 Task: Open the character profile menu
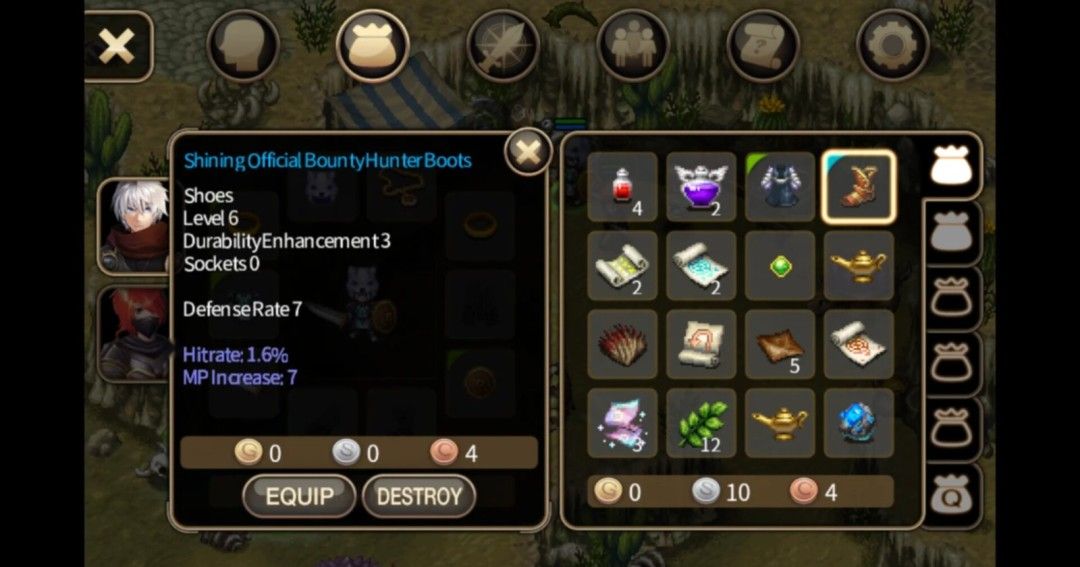tap(243, 45)
